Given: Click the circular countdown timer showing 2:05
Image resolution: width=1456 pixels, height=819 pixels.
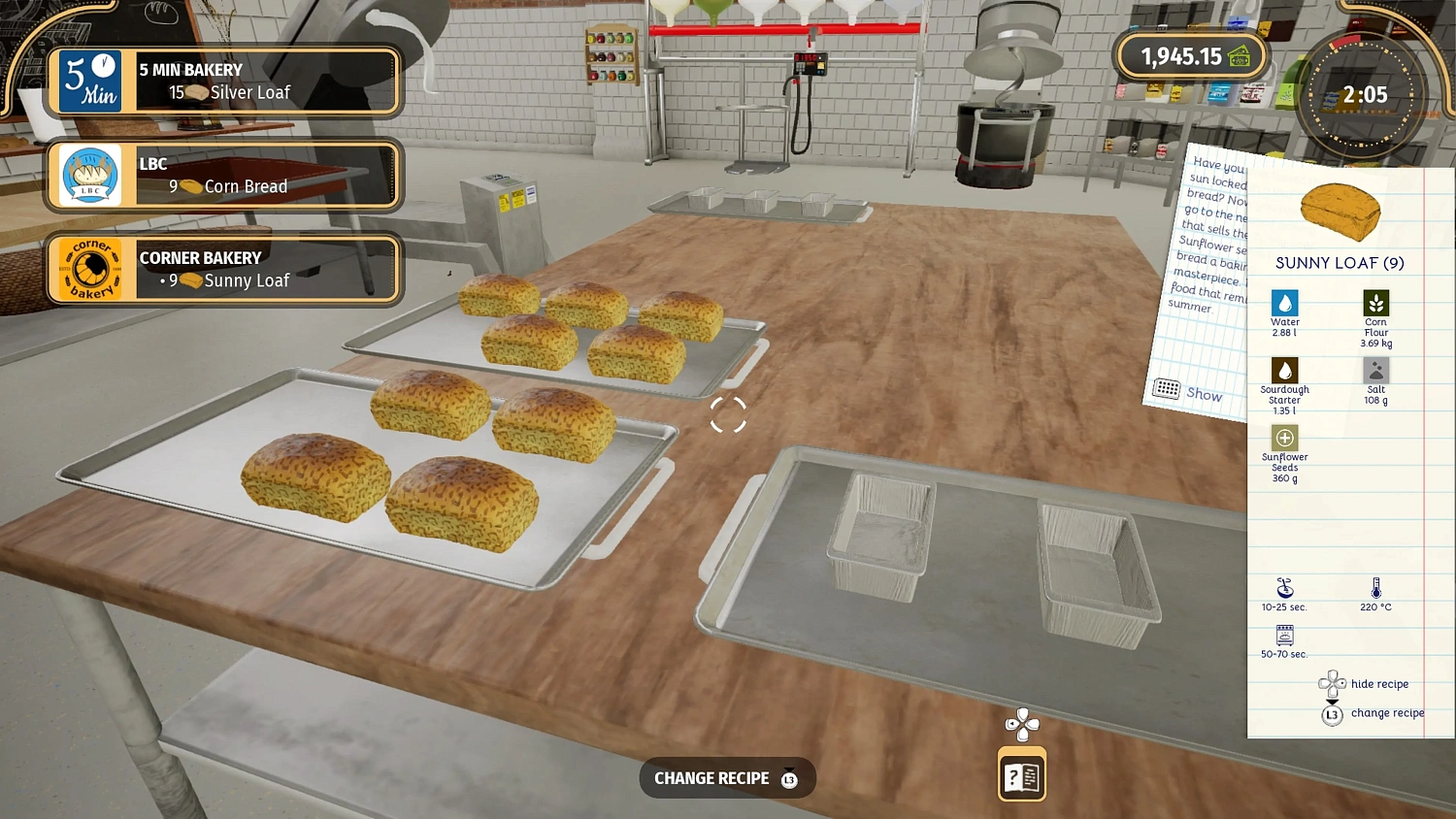Looking at the screenshot, I should click(1363, 95).
